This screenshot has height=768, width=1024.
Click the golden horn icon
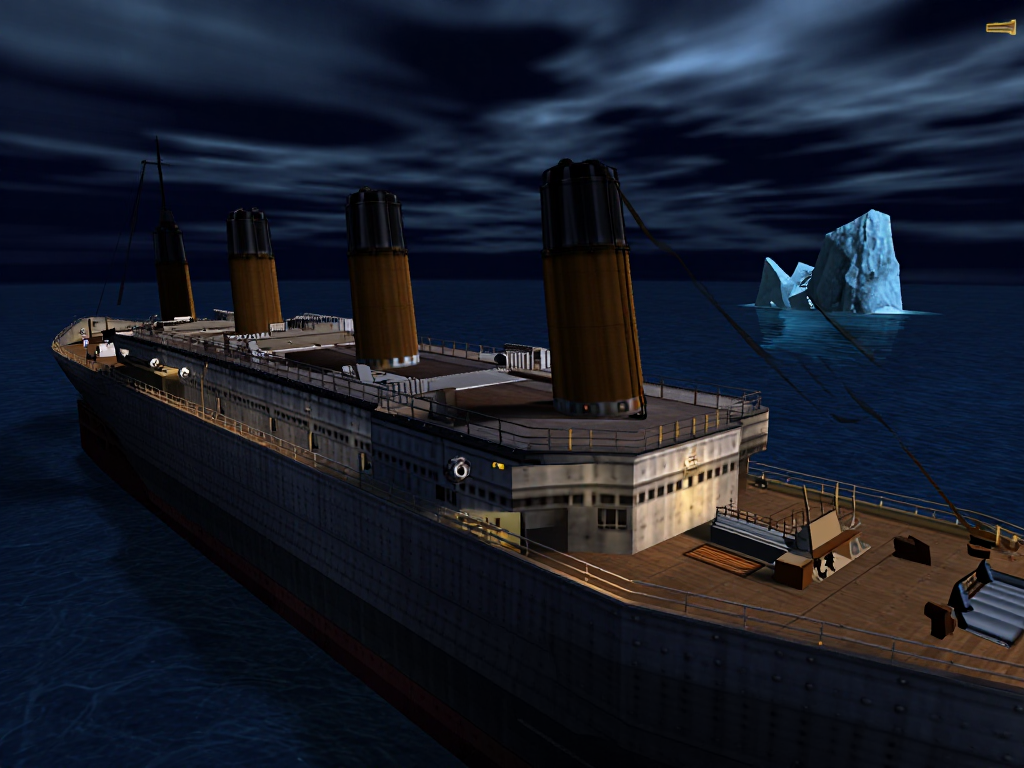(1001, 27)
